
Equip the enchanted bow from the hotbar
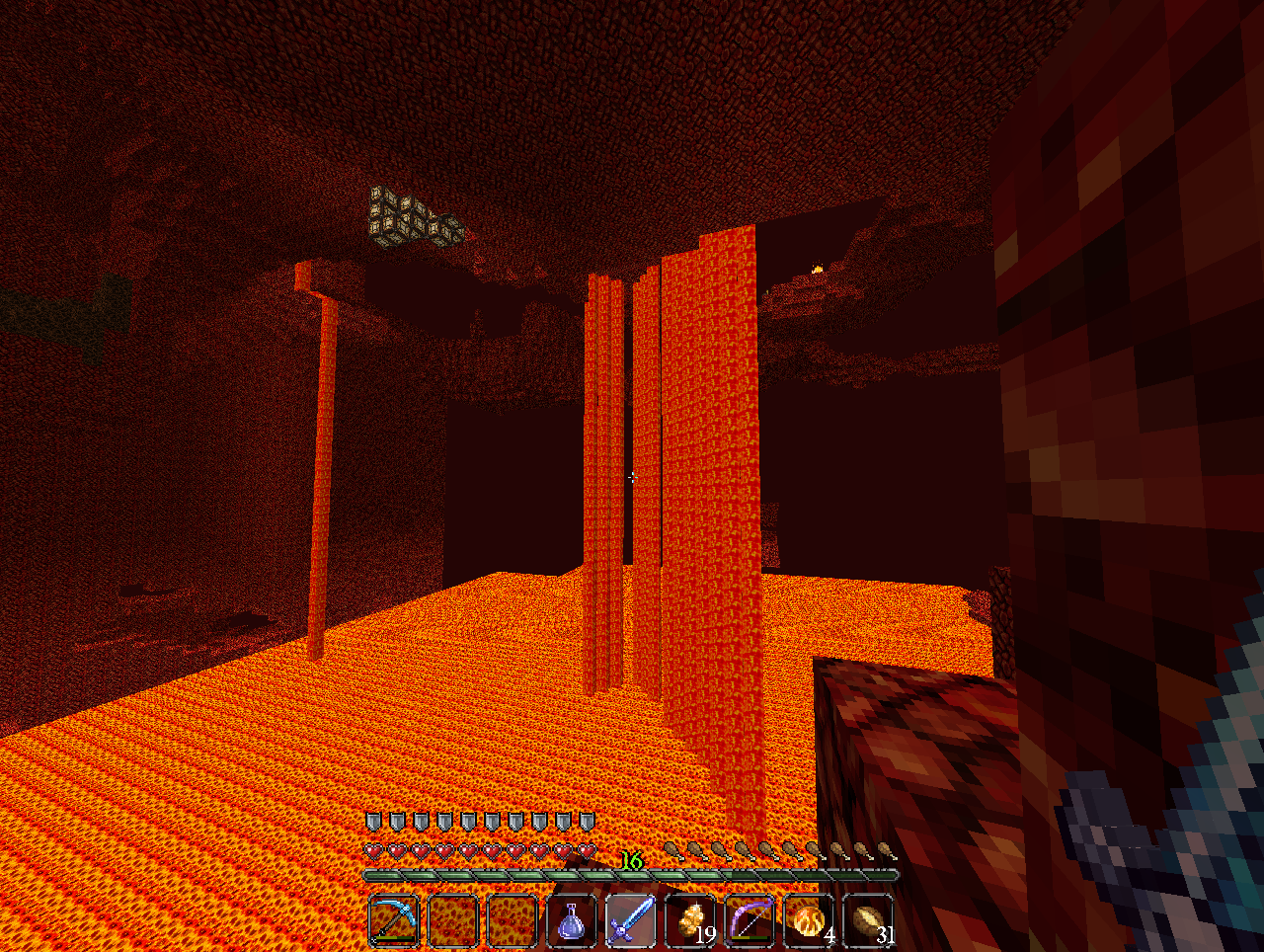tap(750, 920)
